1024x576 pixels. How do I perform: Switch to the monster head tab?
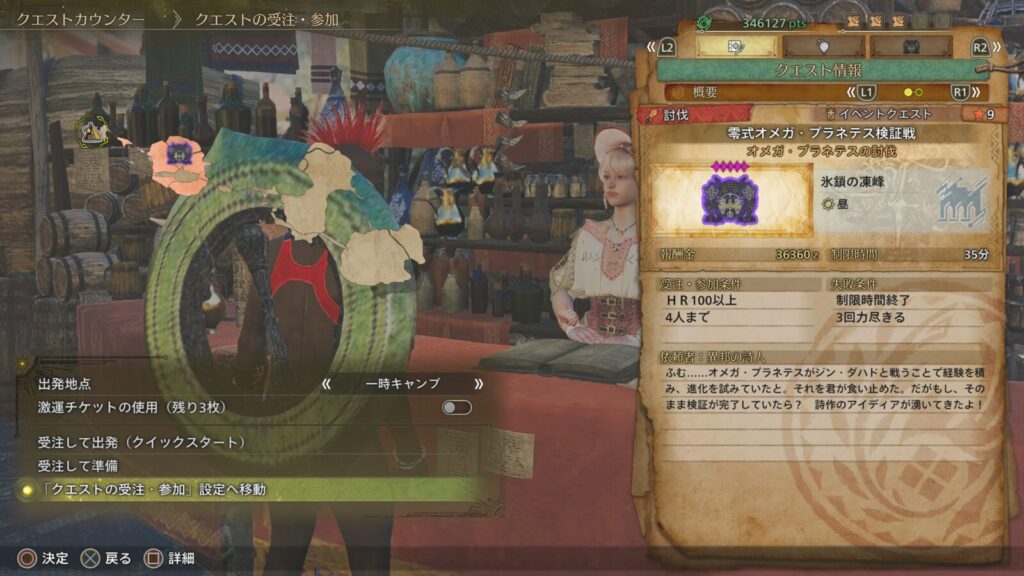click(x=910, y=46)
